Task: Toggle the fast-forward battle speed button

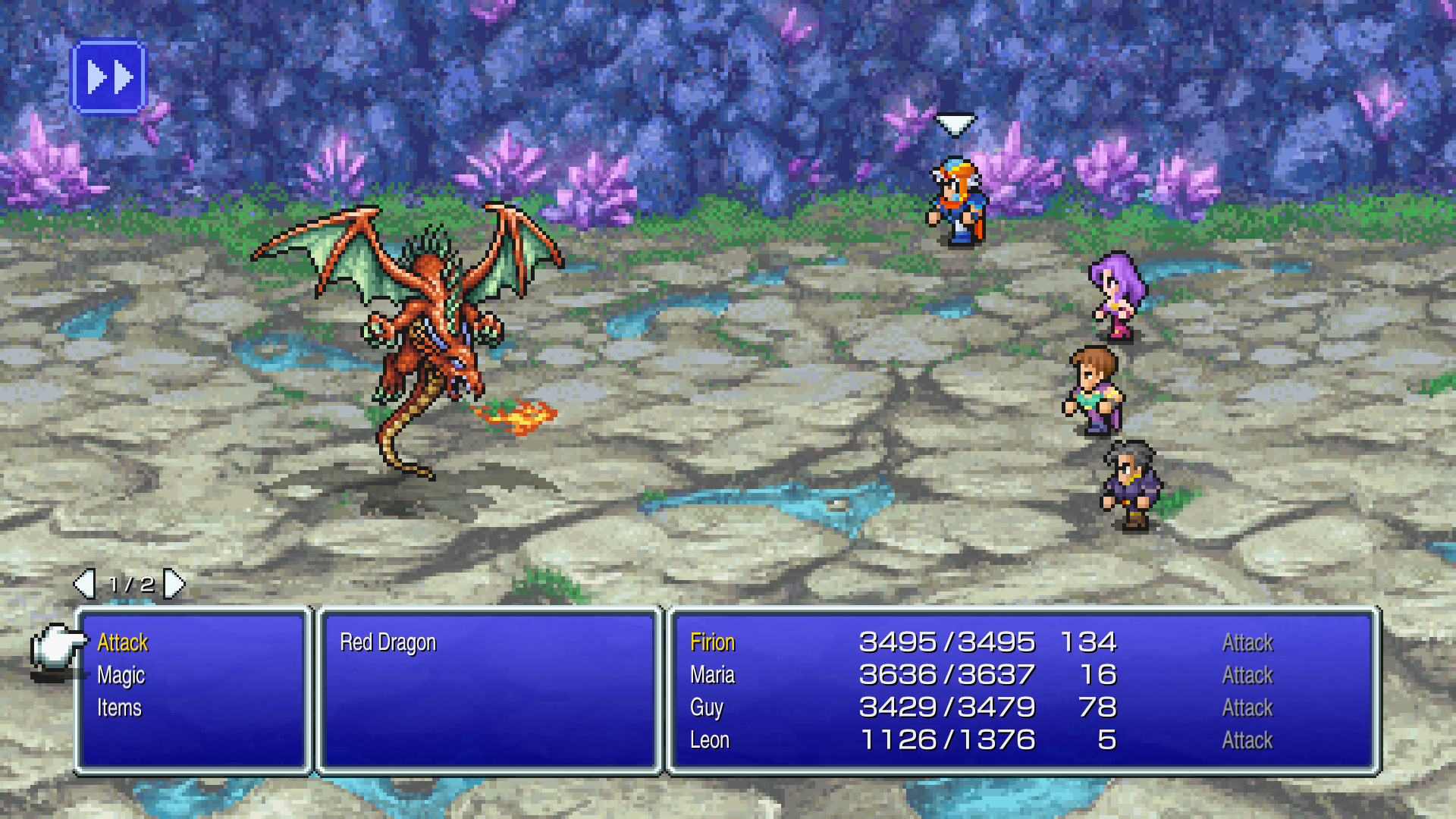Action: pos(108,77)
